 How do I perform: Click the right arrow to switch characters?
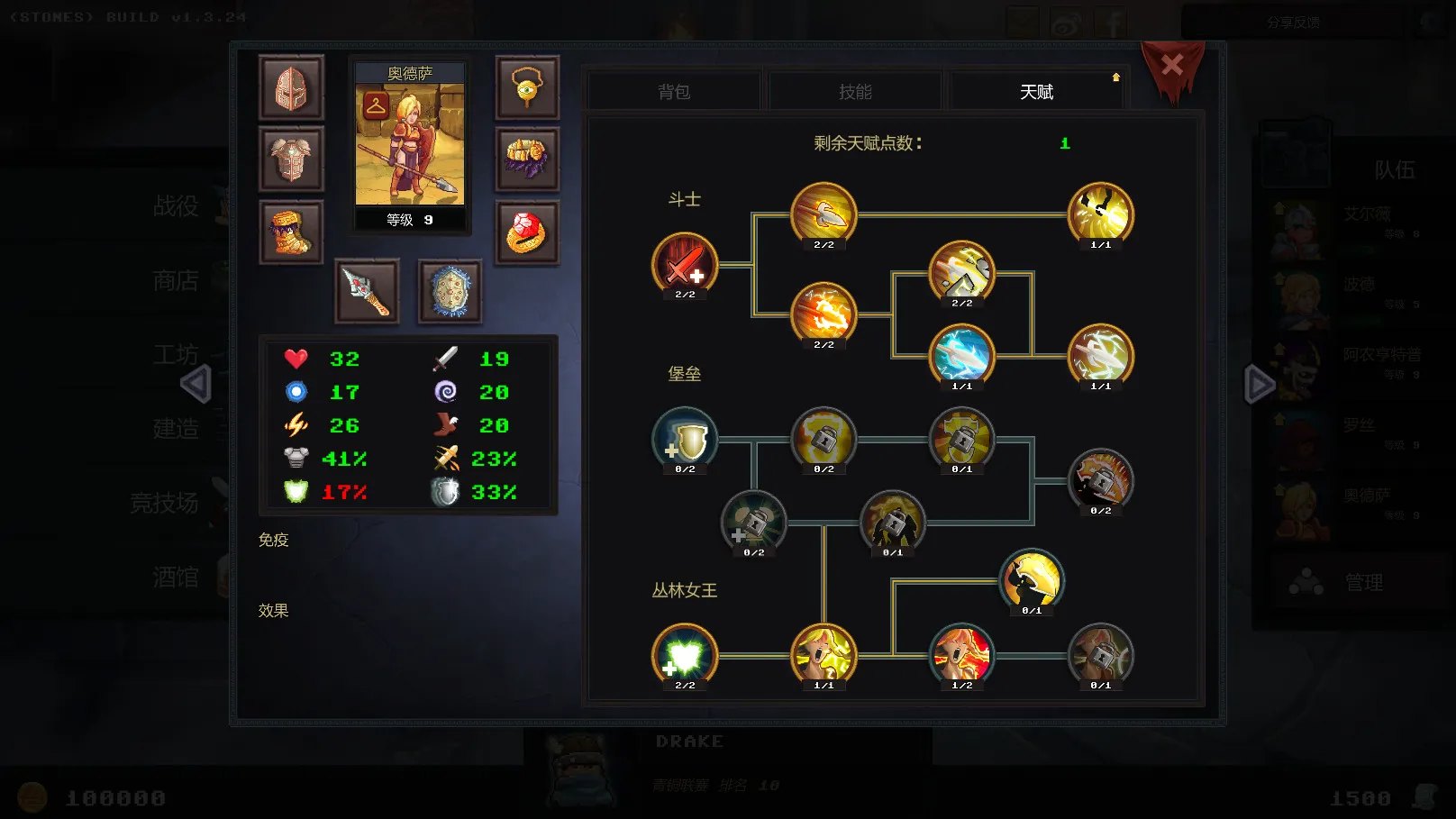click(1258, 384)
